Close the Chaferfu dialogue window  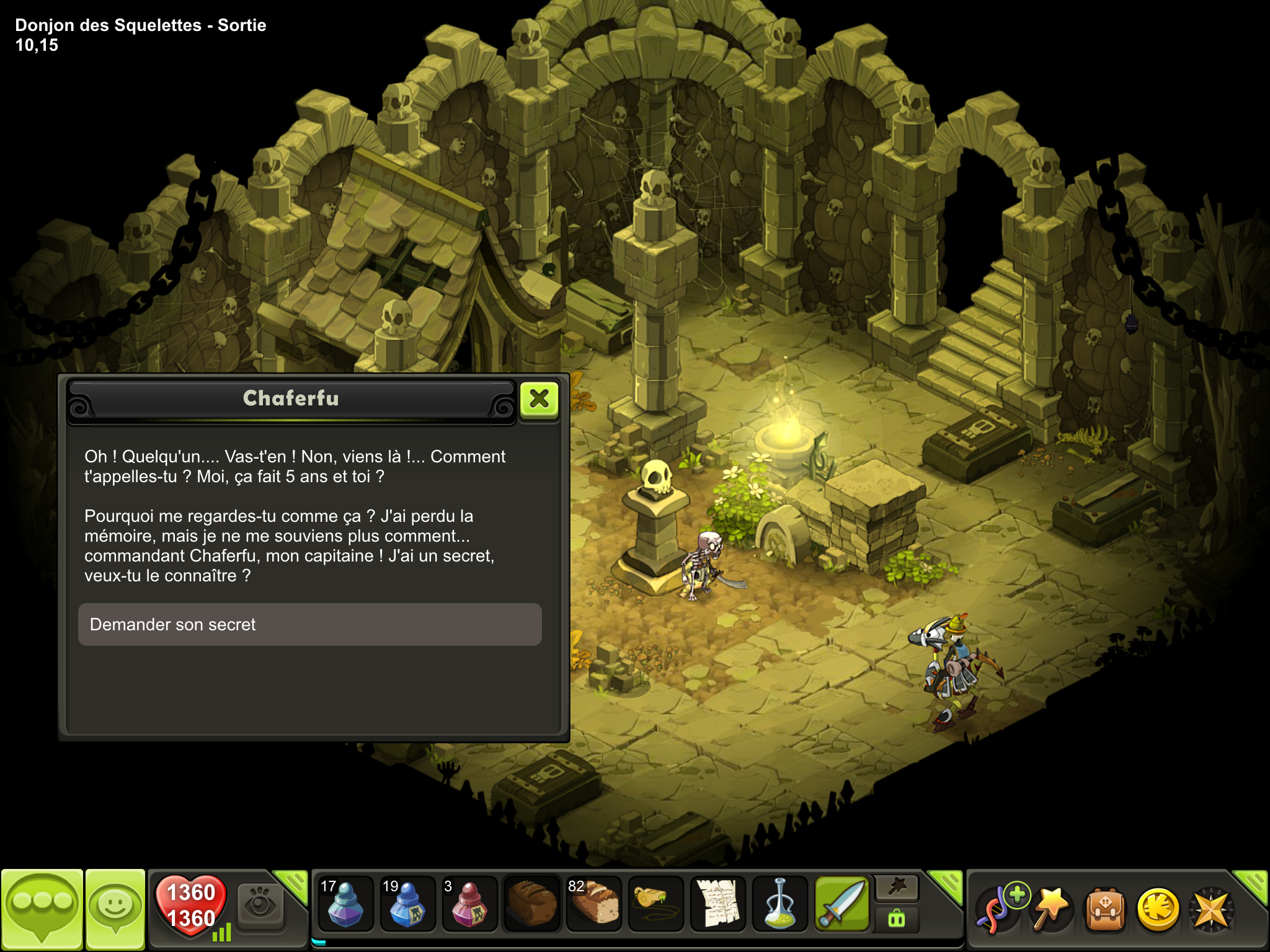pyautogui.click(x=539, y=399)
